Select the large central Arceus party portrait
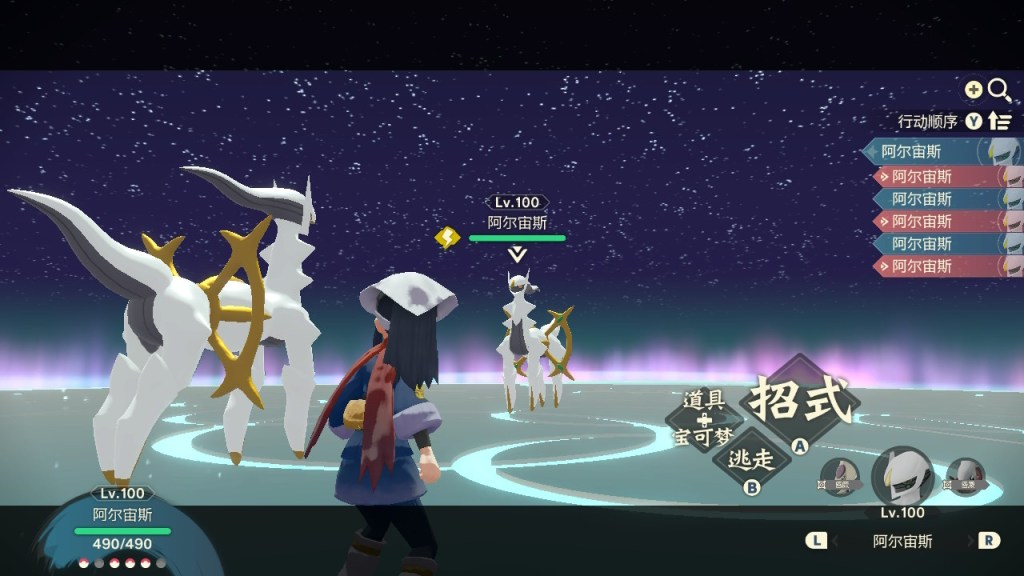 point(902,477)
